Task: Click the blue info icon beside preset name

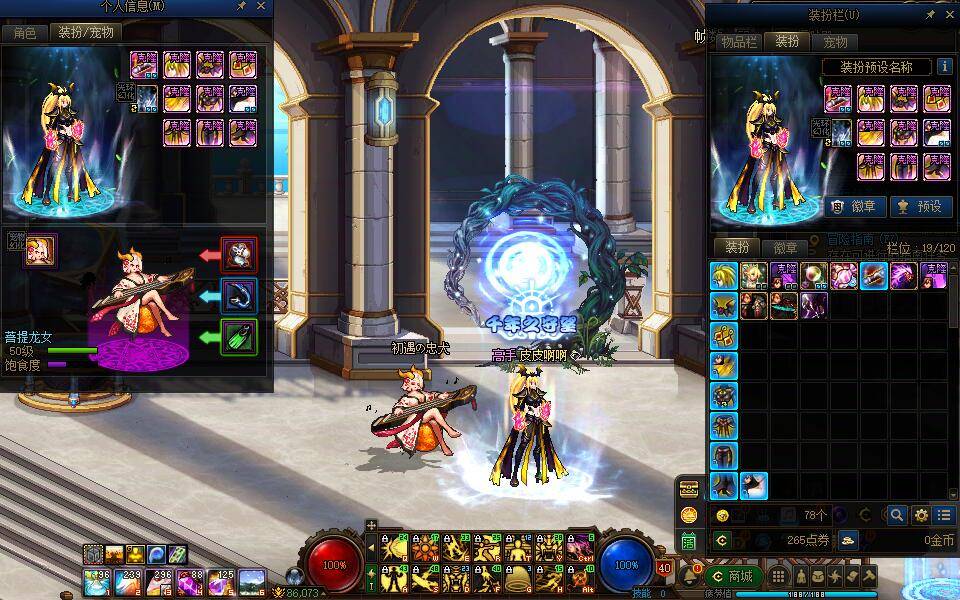Action: pyautogui.click(x=944, y=67)
